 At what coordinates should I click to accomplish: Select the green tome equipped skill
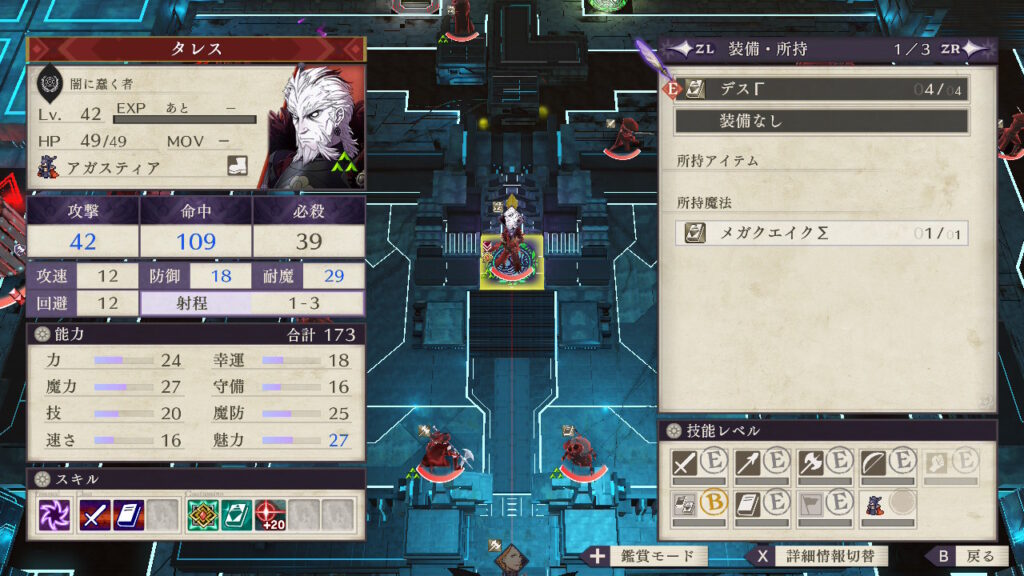(x=237, y=515)
